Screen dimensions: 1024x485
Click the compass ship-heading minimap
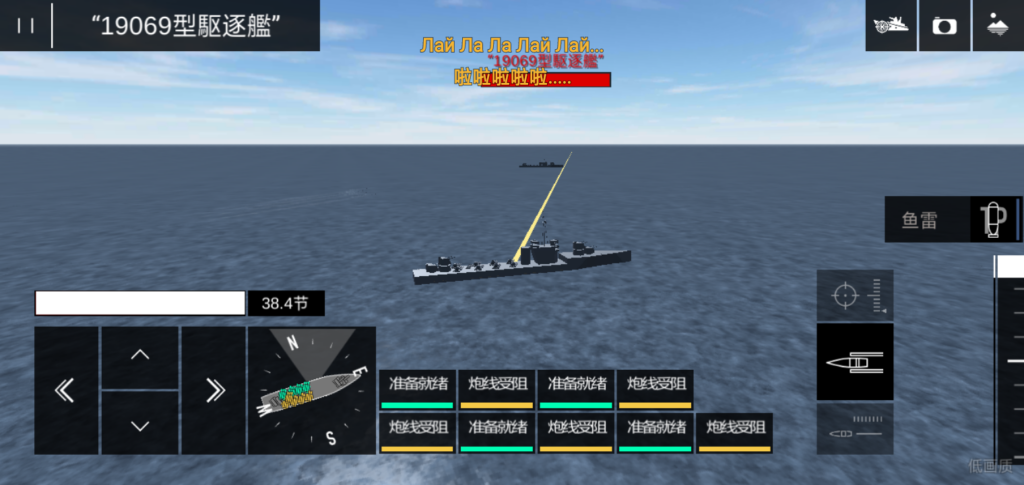(311, 390)
